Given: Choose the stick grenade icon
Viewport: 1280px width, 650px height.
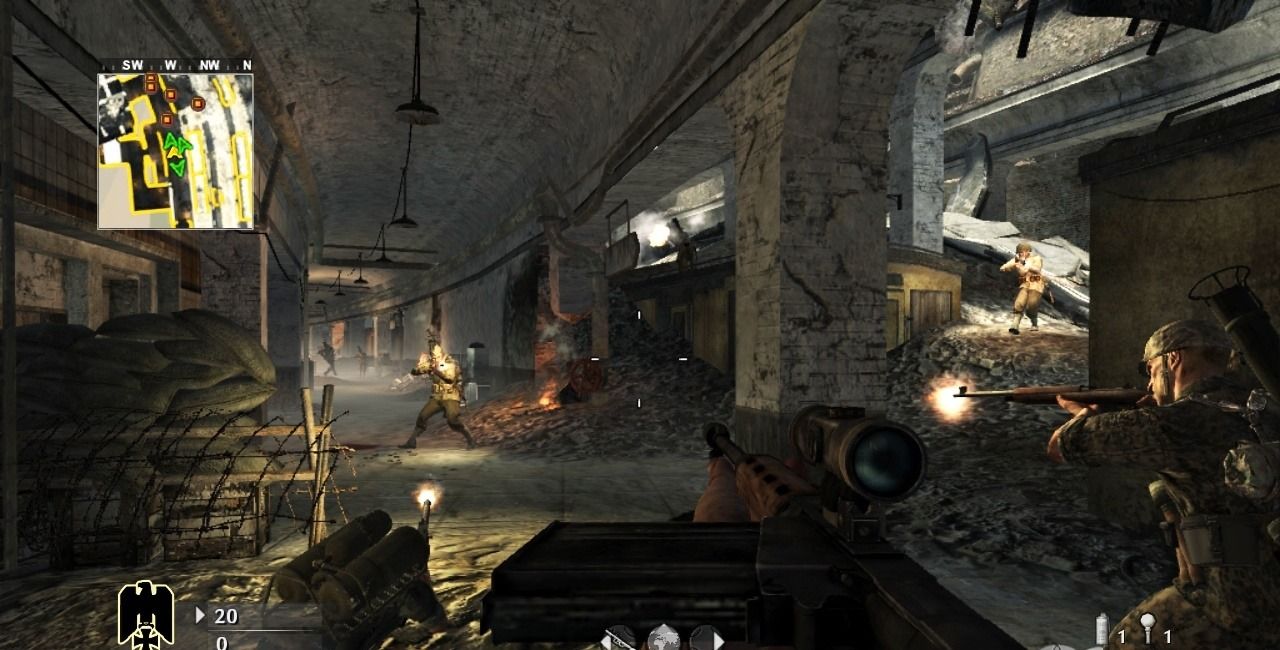Looking at the screenshot, I should click(1148, 630).
